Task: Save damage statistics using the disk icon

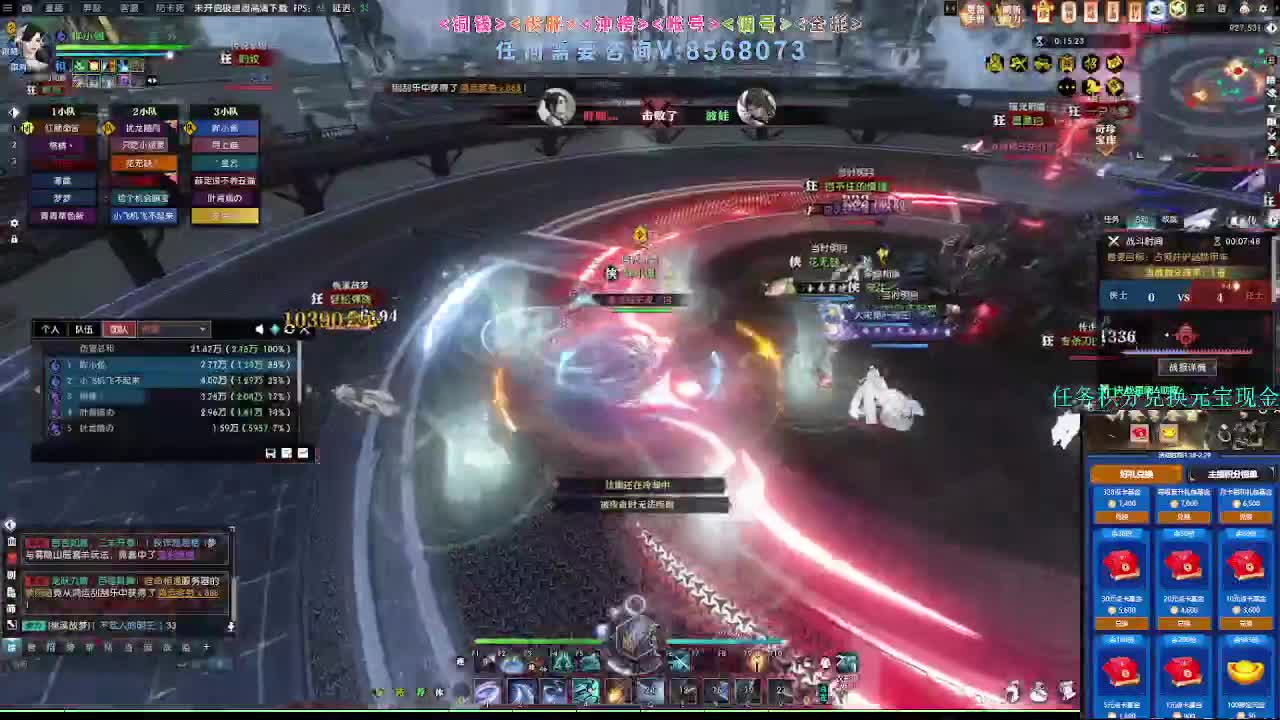Action: (x=271, y=454)
